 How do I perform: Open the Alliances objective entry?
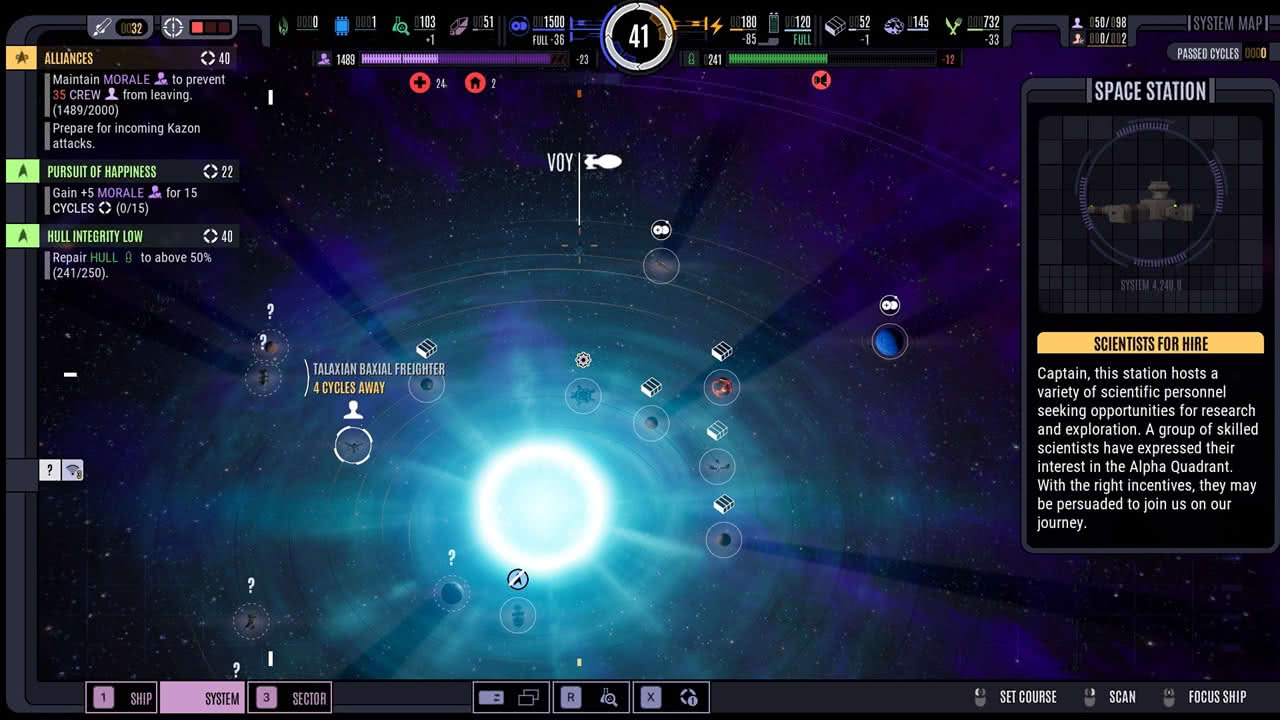point(120,58)
